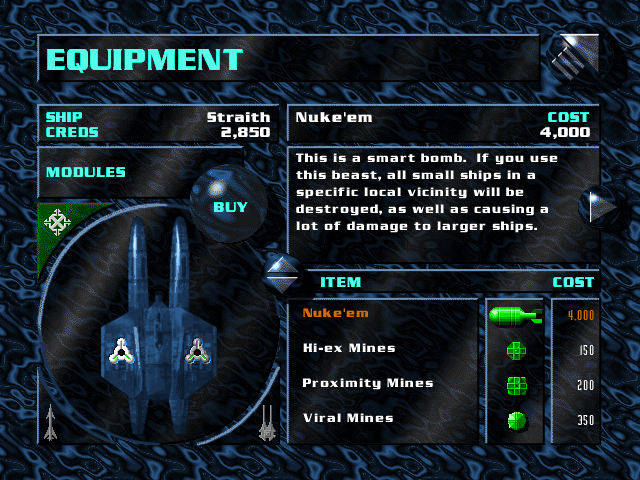Click the twin-cannon icon below the ship

coord(267,423)
